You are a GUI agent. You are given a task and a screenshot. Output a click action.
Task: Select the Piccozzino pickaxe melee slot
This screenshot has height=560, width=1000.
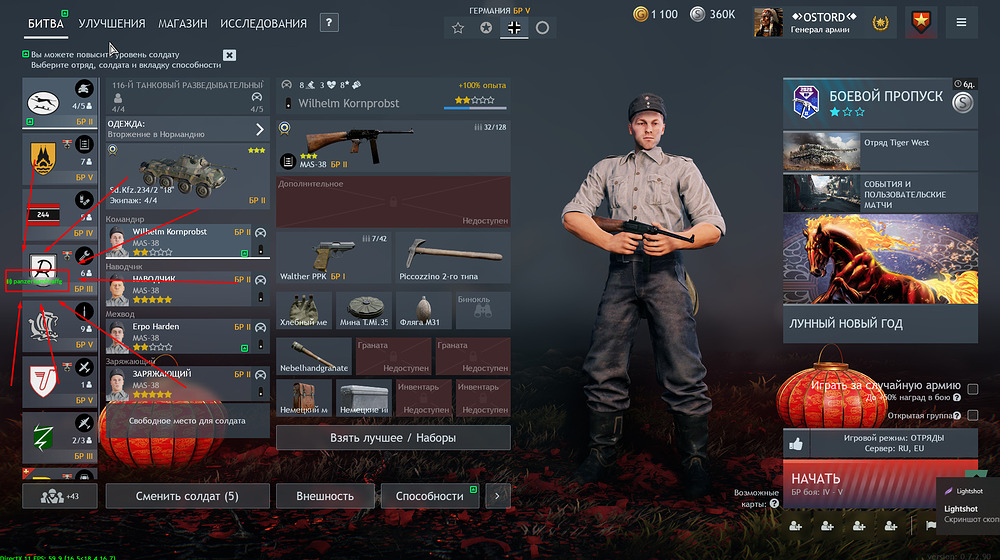click(x=453, y=258)
